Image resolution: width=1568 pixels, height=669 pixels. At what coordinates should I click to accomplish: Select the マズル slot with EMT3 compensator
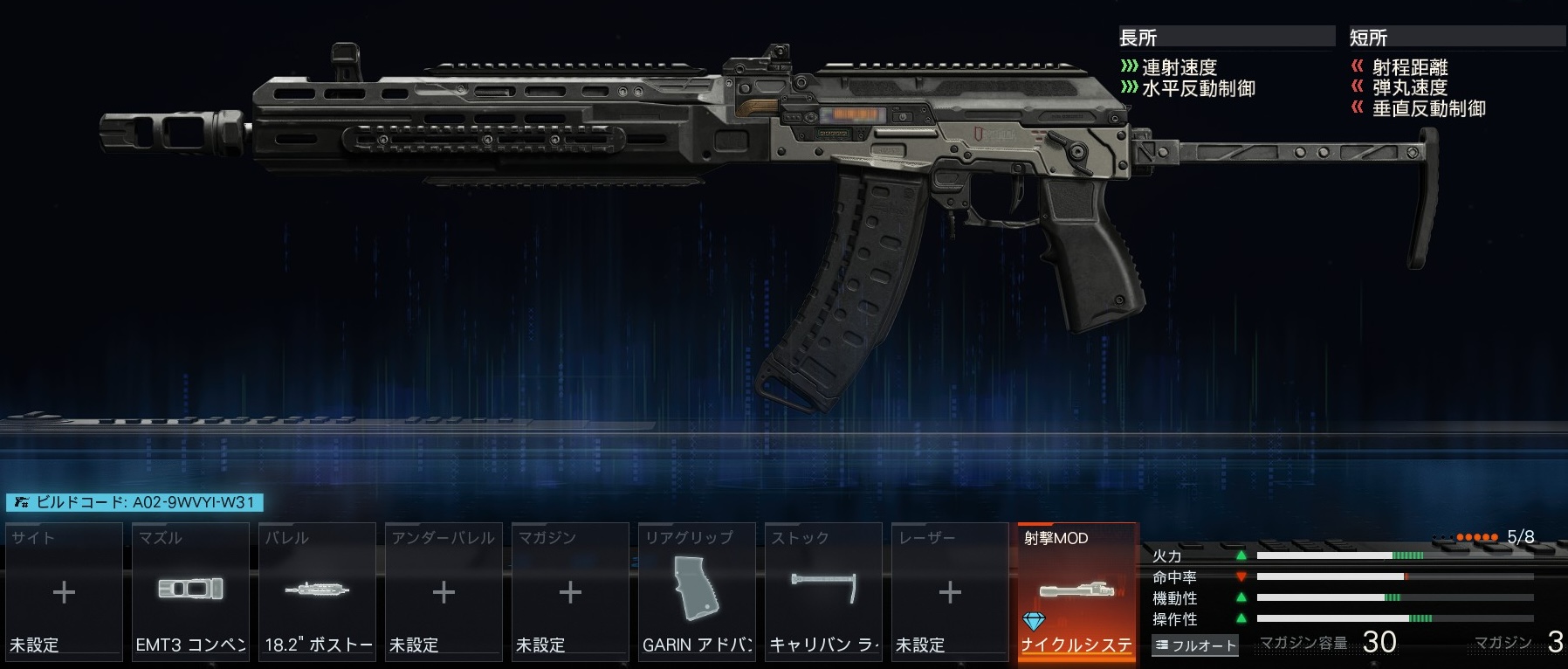[190, 591]
